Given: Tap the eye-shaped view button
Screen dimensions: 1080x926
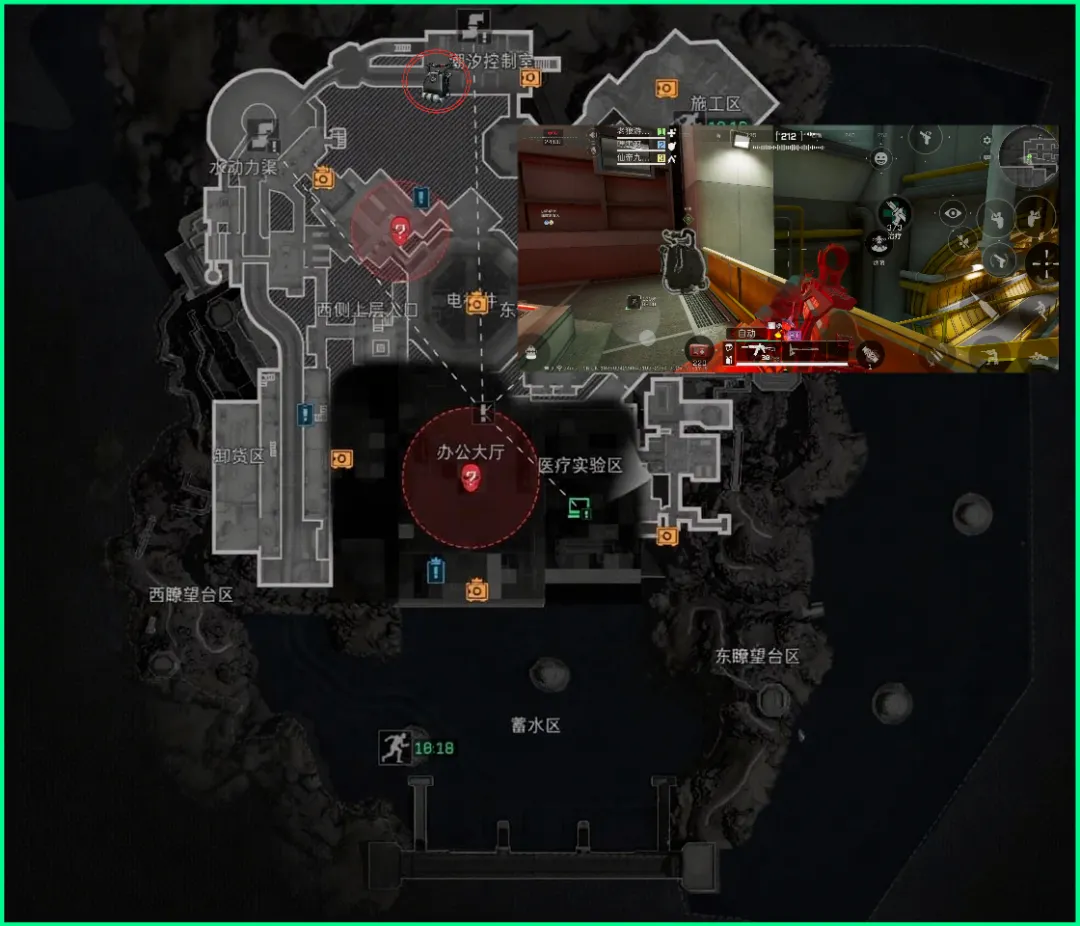Looking at the screenshot, I should [951, 212].
